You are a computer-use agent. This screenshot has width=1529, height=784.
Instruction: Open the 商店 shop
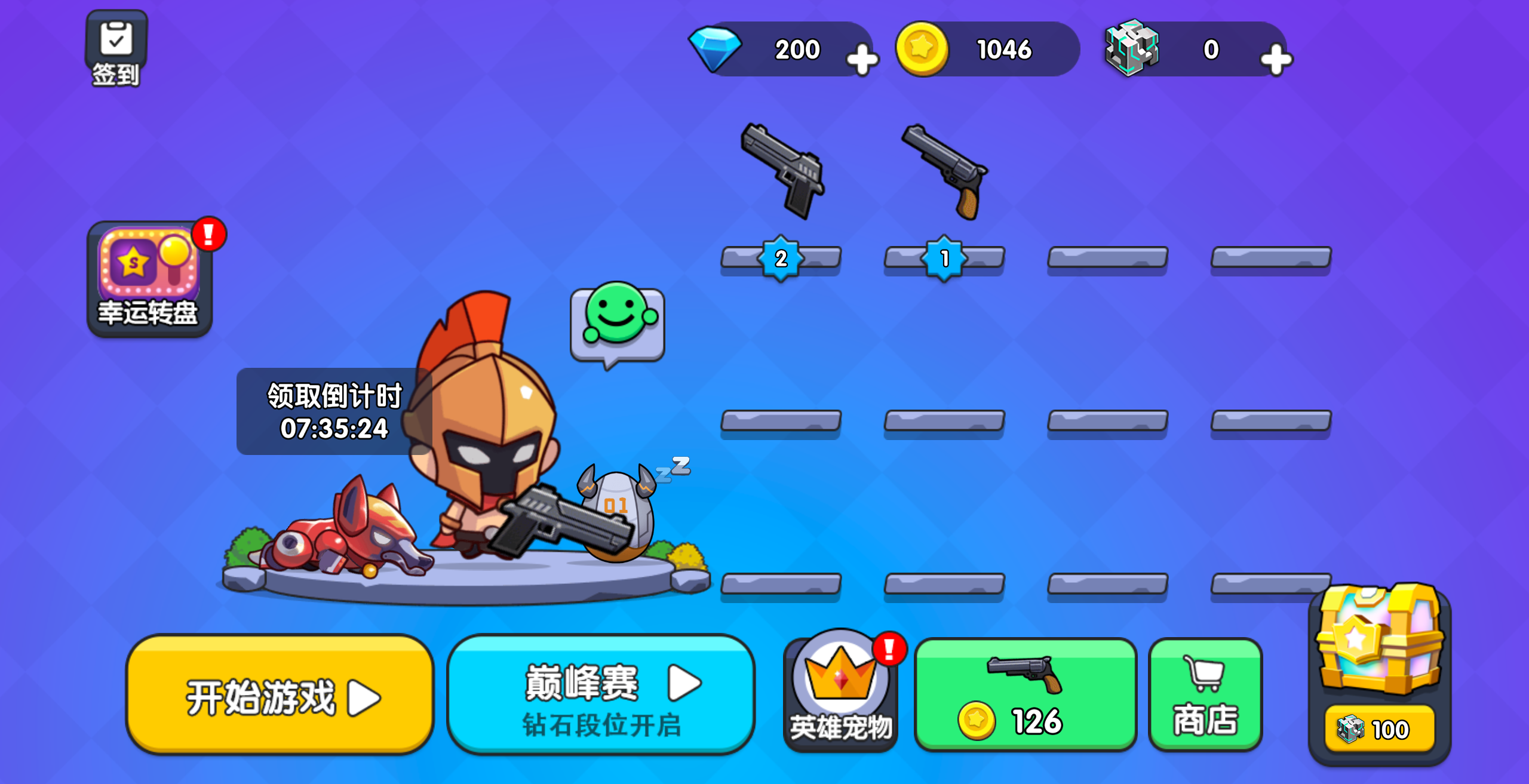1205,695
